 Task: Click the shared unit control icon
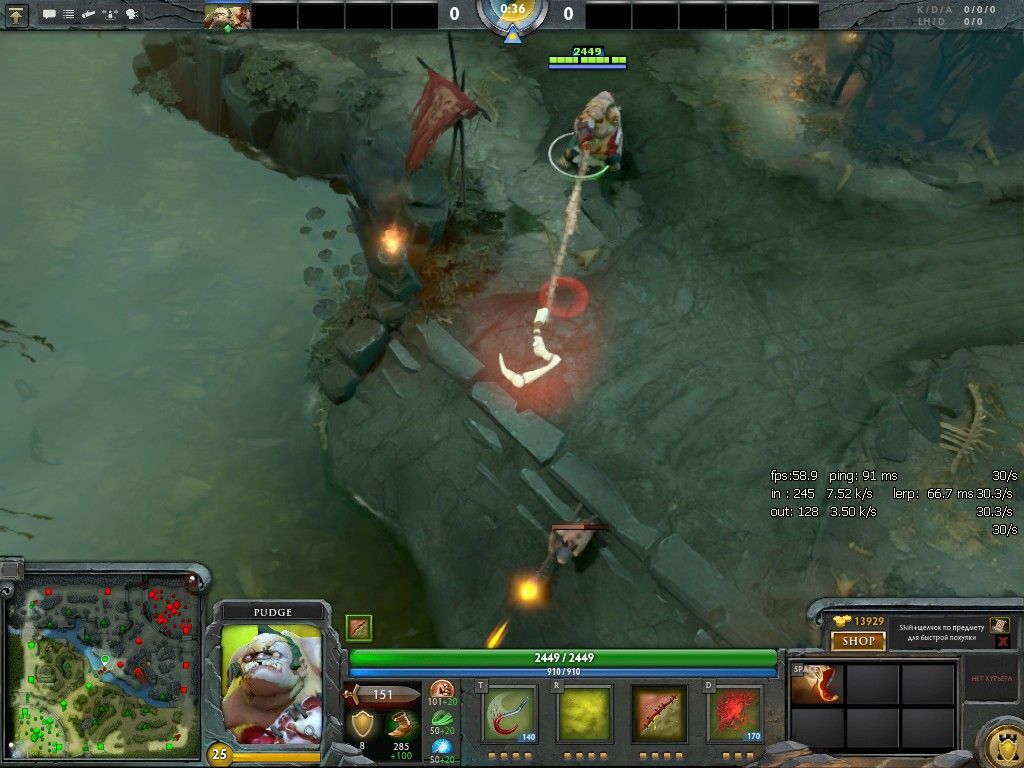(x=109, y=15)
